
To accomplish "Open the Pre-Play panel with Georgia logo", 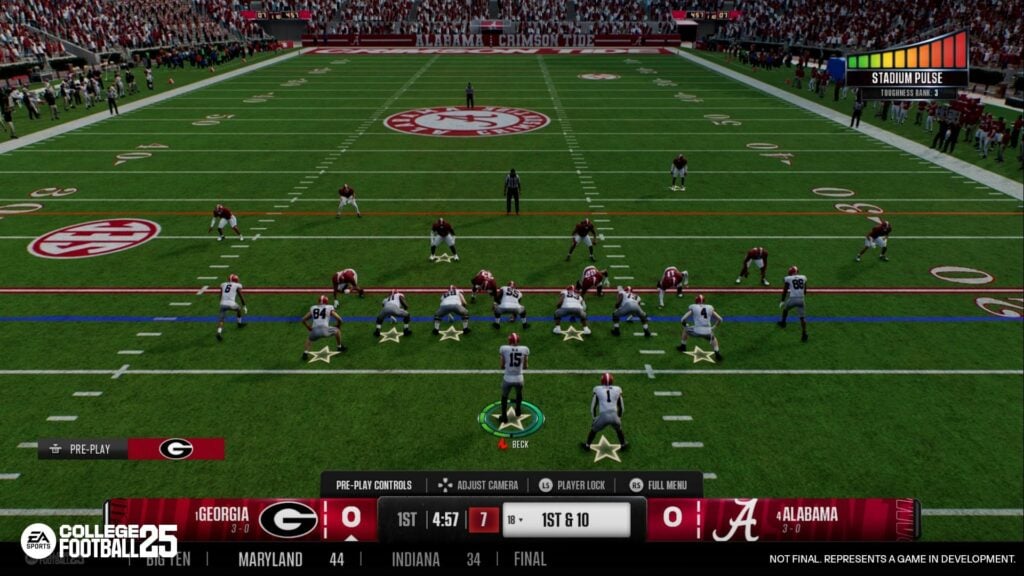I will (131, 449).
